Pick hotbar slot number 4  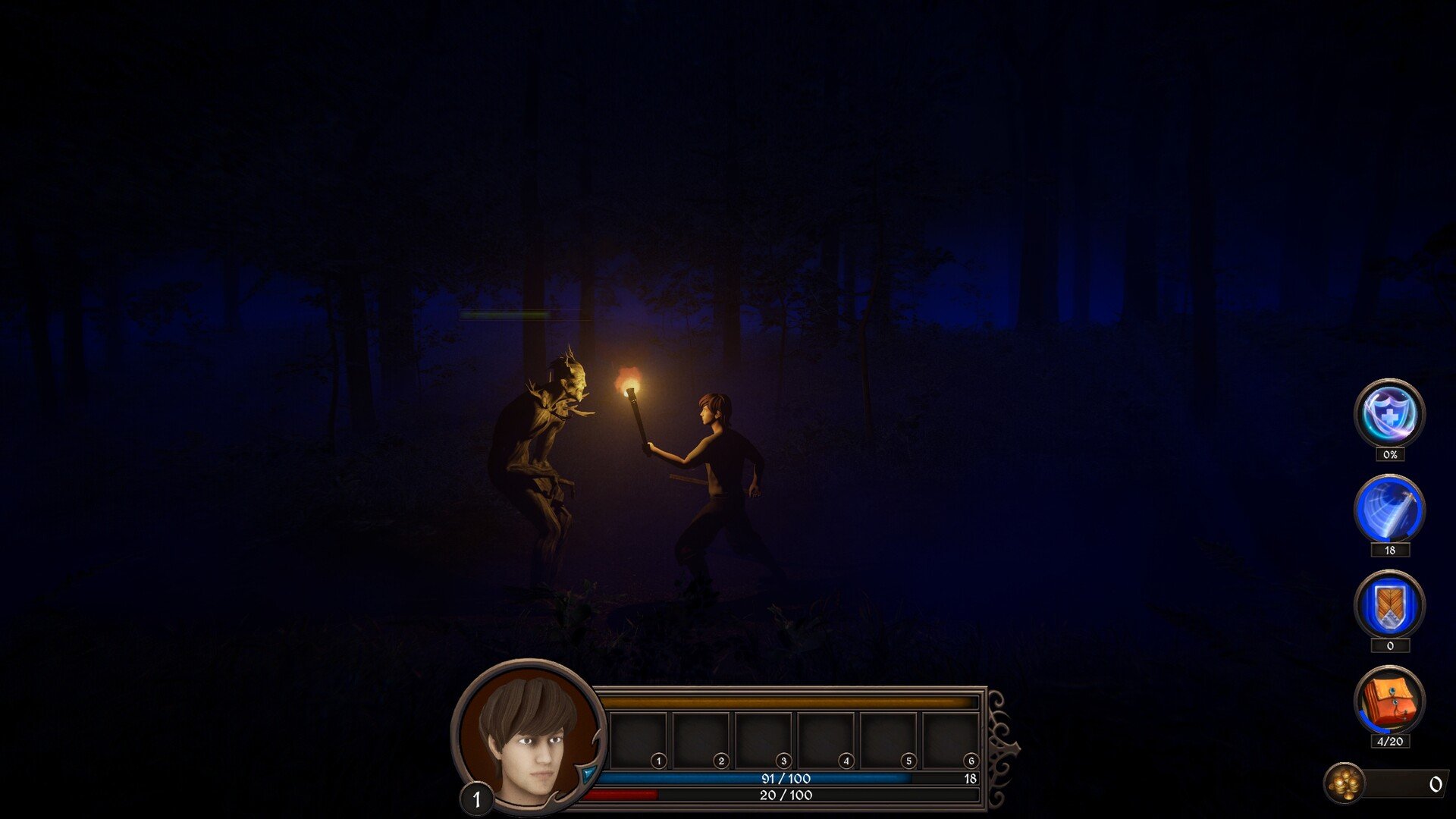coord(826,740)
